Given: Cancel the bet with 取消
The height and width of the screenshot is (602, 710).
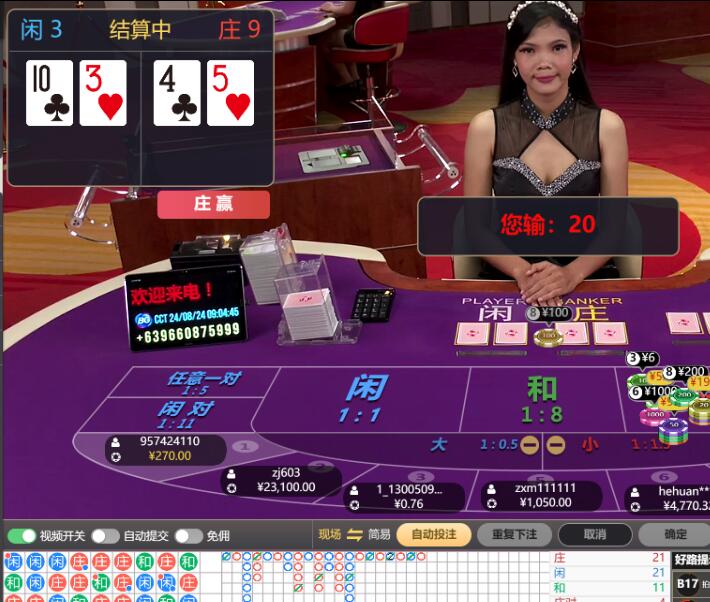Looking at the screenshot, I should click(594, 534).
